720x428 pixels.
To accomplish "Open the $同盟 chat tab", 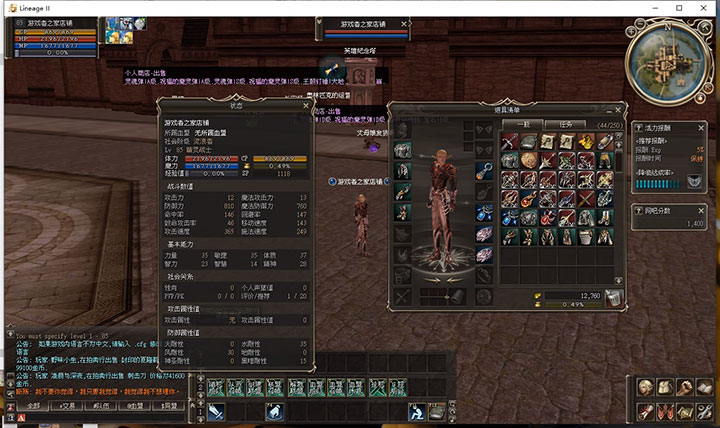I will [x=170, y=406].
